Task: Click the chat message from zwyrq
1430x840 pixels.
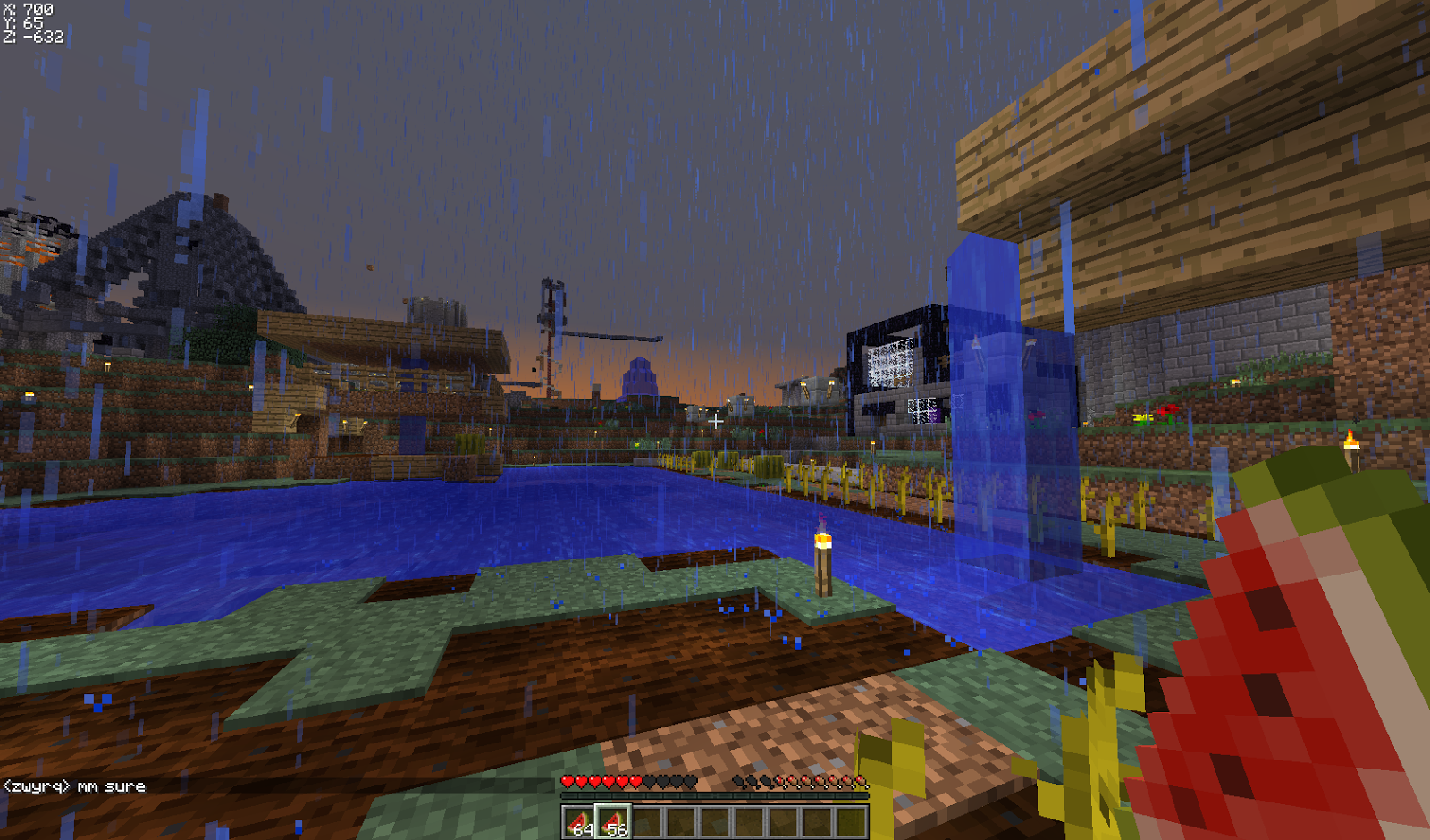Action: pyautogui.click(x=76, y=785)
